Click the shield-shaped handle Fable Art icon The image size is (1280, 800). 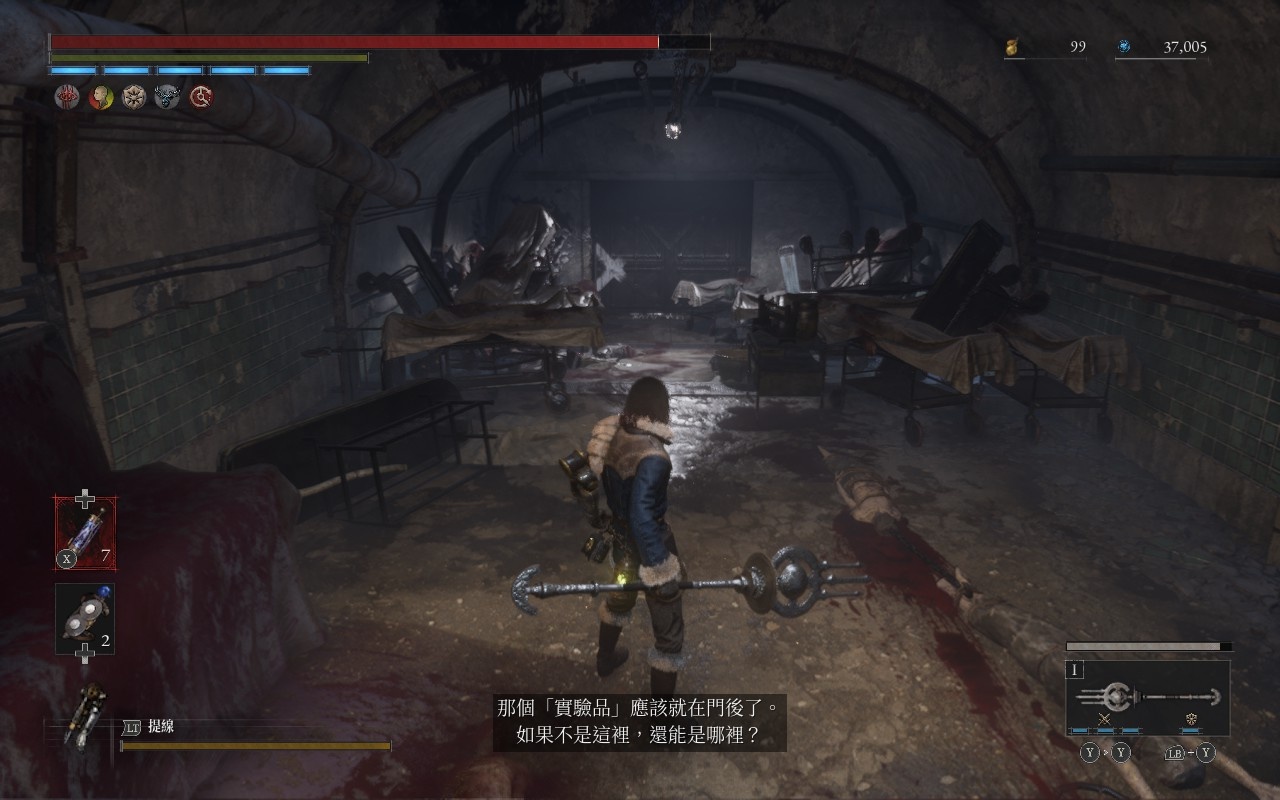[1192, 719]
